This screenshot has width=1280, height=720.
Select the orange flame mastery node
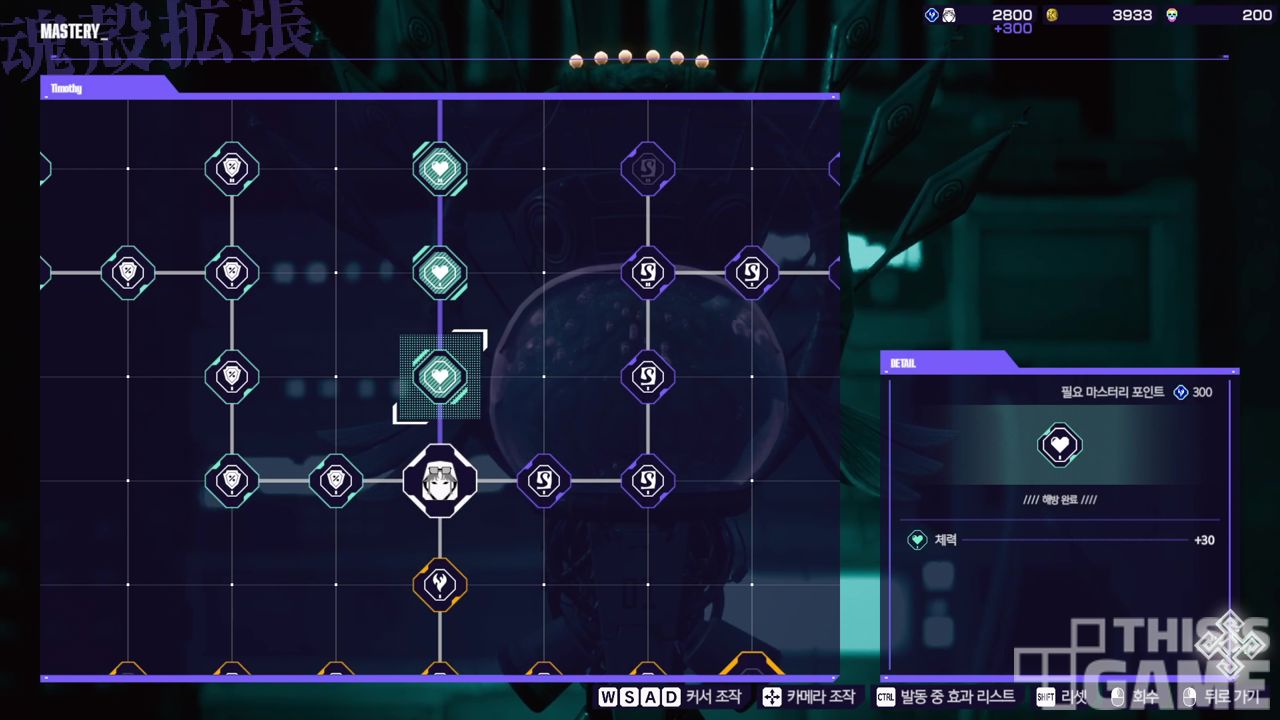(440, 584)
